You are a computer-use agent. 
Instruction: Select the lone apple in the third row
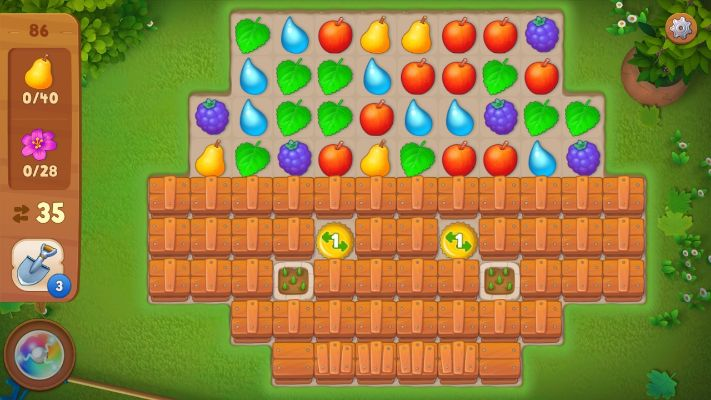377,118
